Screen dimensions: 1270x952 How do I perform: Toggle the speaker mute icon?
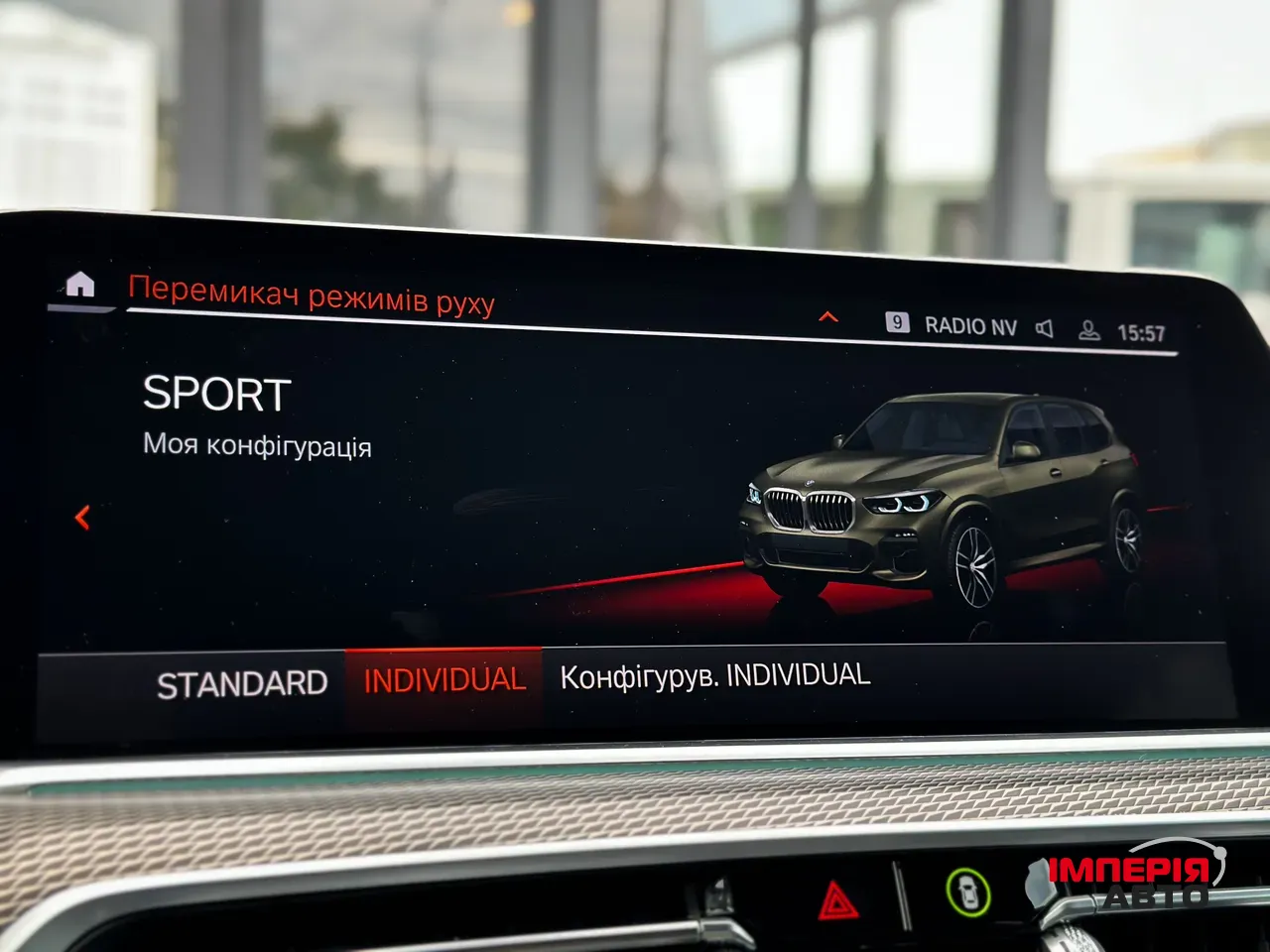coord(1045,328)
